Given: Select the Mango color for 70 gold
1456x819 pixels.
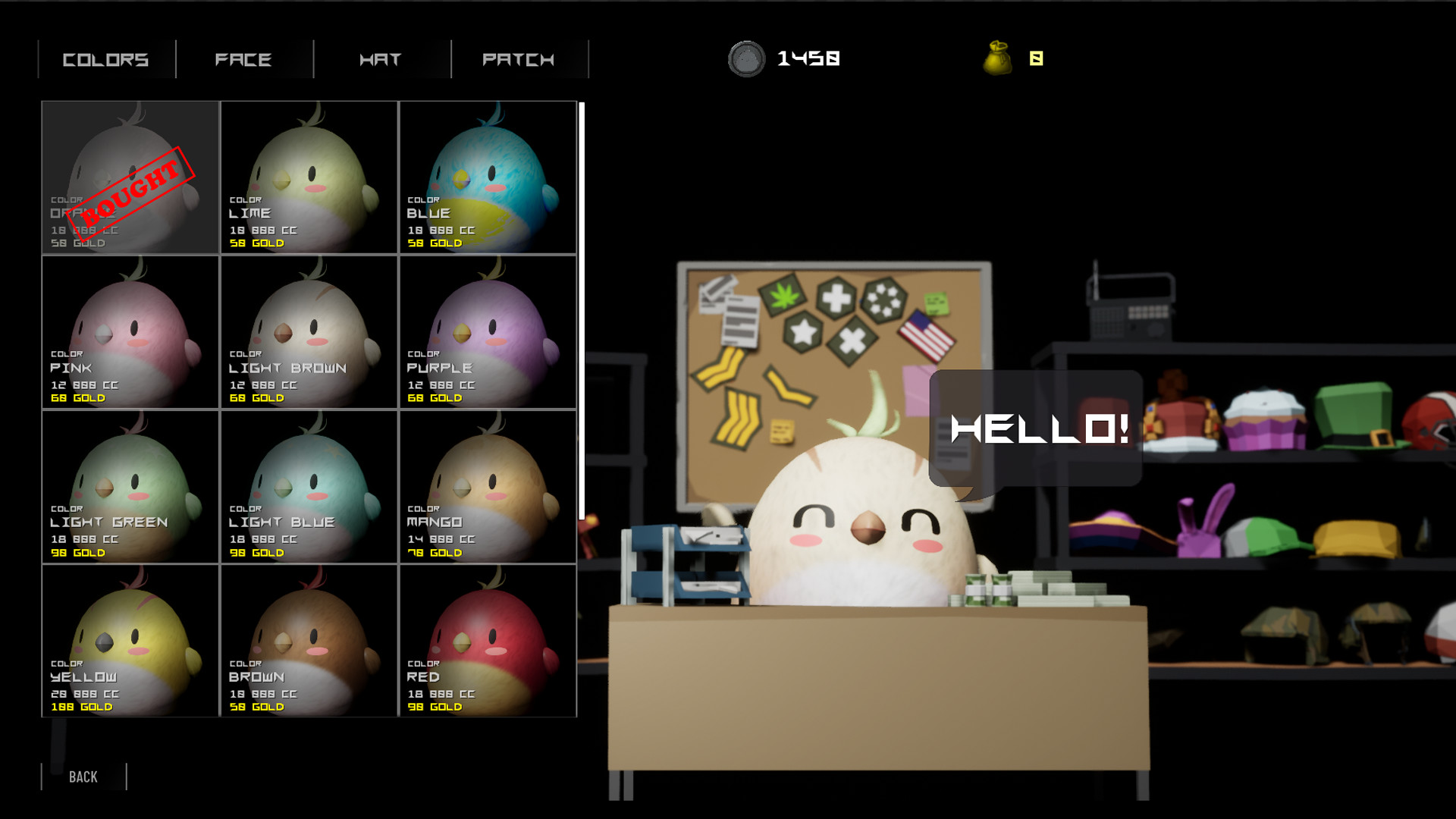Looking at the screenshot, I should 488,487.
